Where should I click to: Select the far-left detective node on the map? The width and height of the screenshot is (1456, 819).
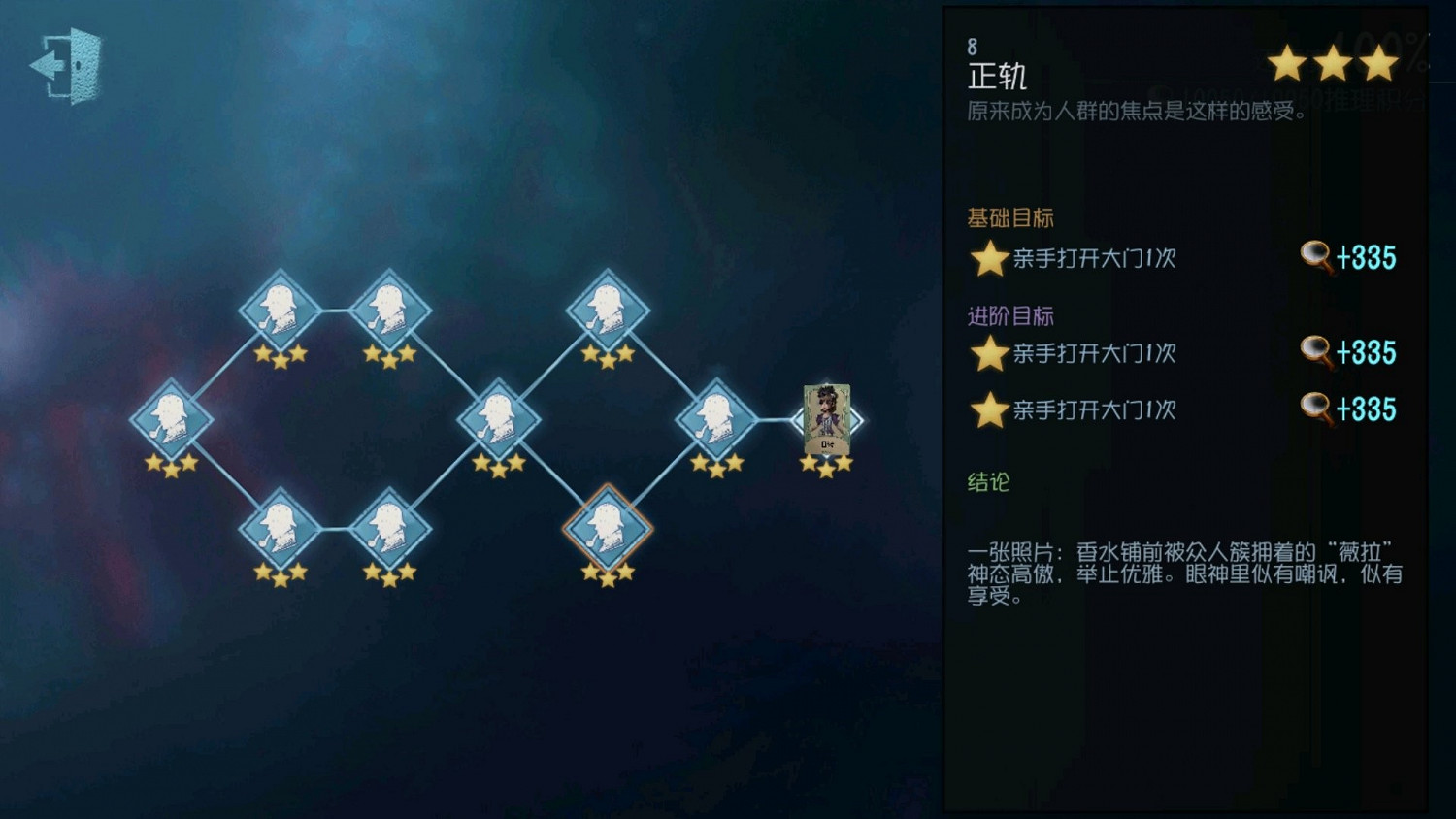coord(173,419)
